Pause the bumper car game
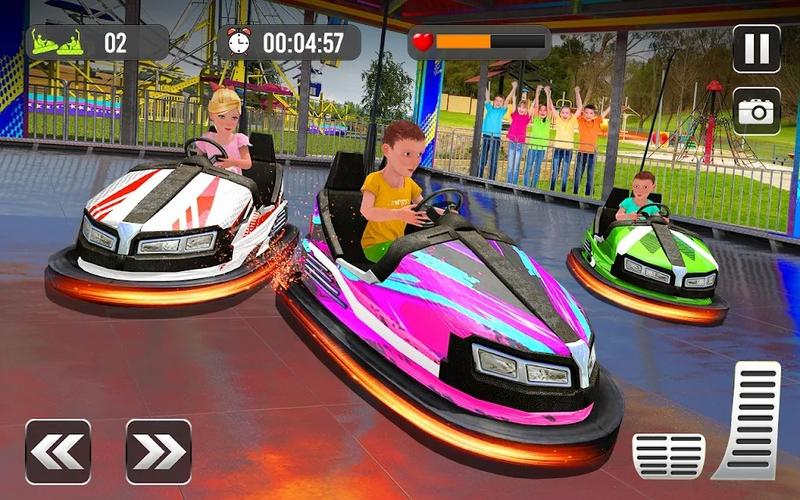Image resolution: width=800 pixels, height=500 pixels. pyautogui.click(x=756, y=48)
